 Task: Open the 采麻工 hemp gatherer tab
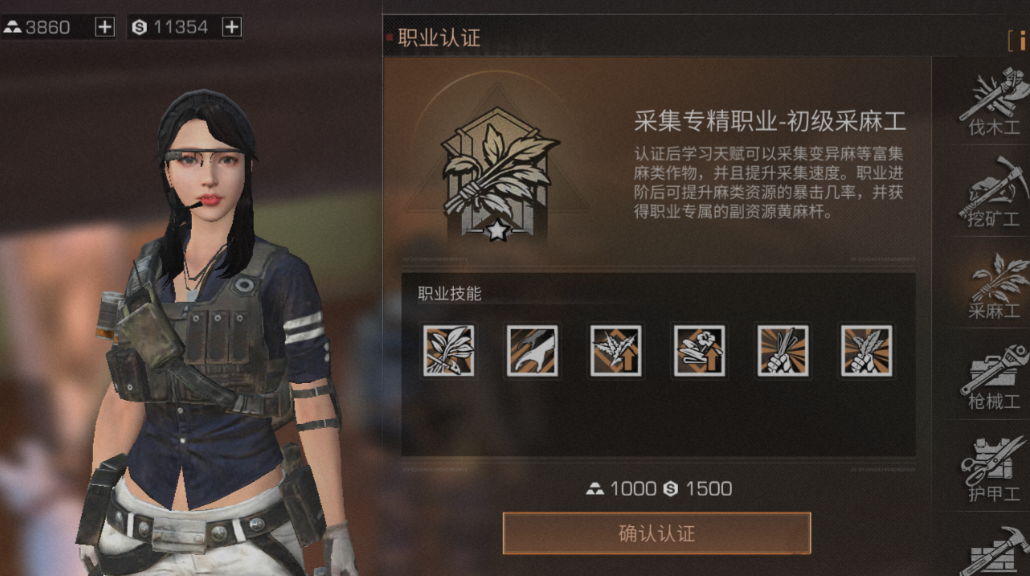coord(994,285)
